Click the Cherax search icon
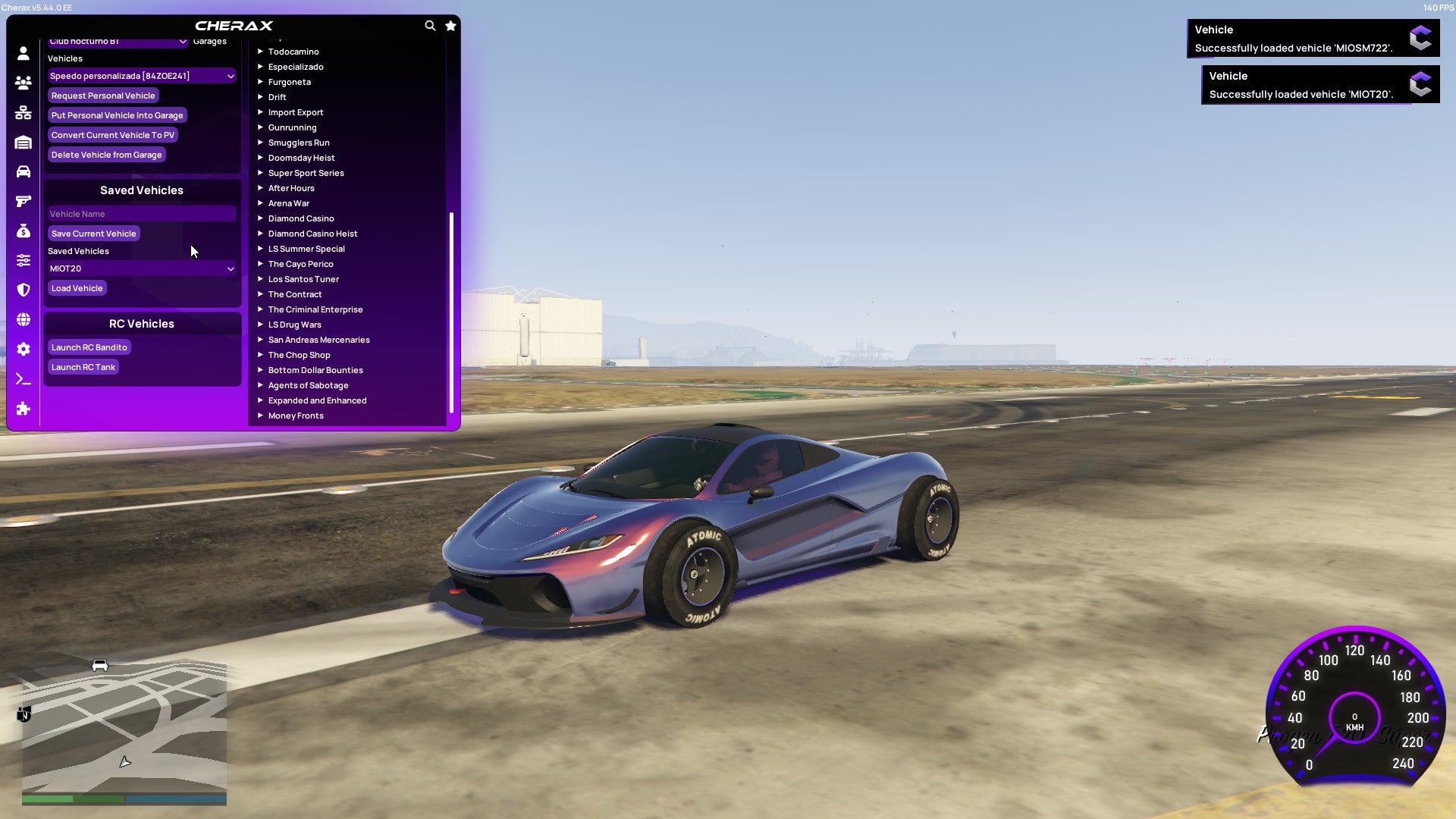 (430, 25)
